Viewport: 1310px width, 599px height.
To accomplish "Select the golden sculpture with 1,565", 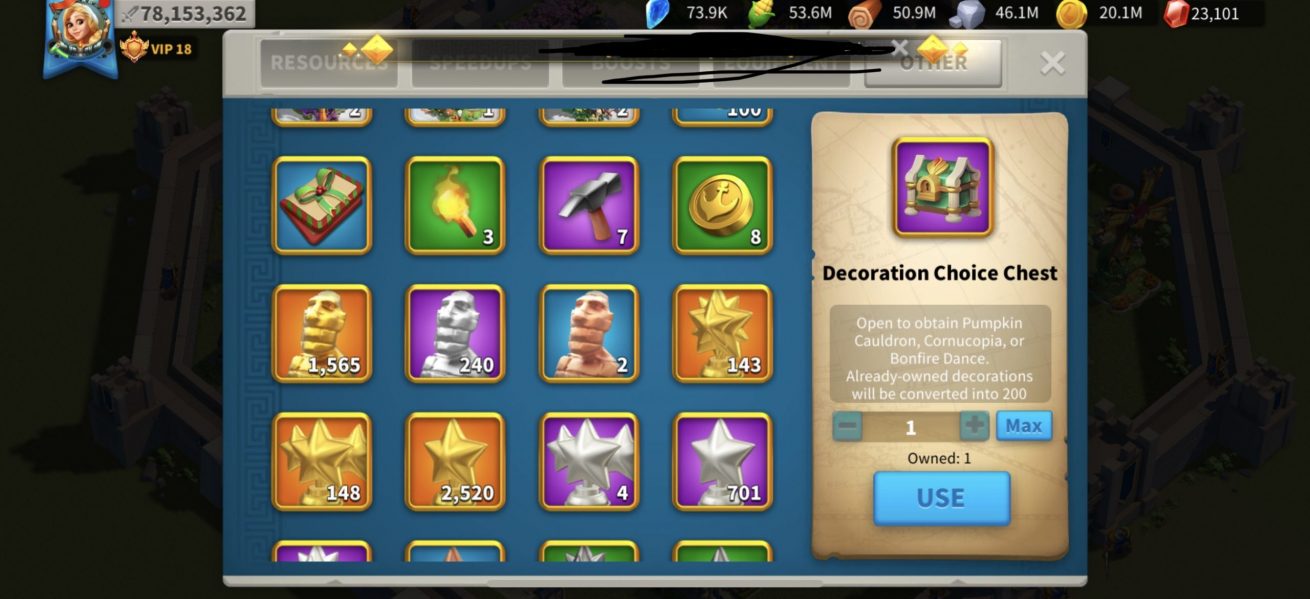I will [x=321, y=333].
